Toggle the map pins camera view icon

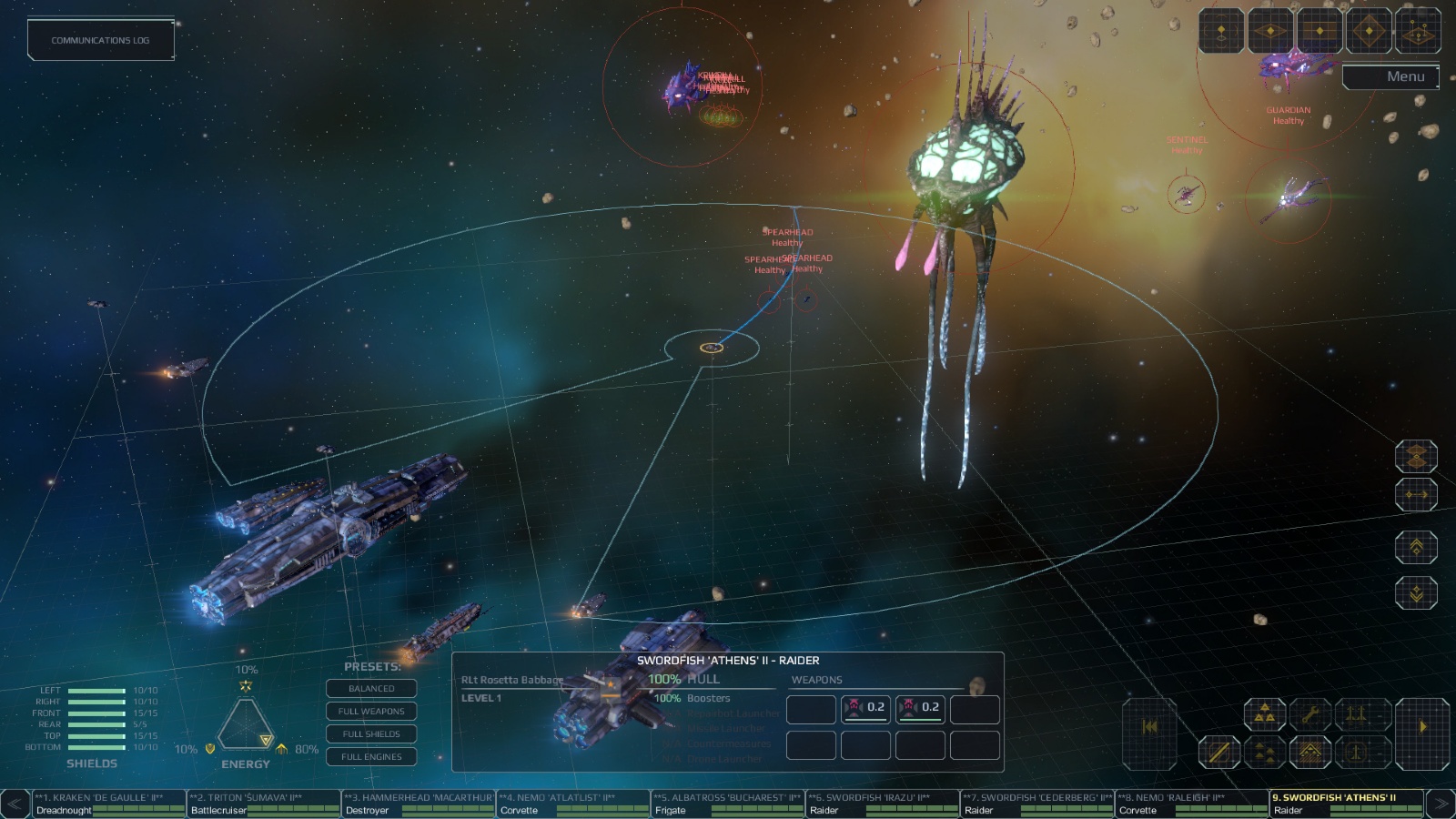[x=1416, y=33]
